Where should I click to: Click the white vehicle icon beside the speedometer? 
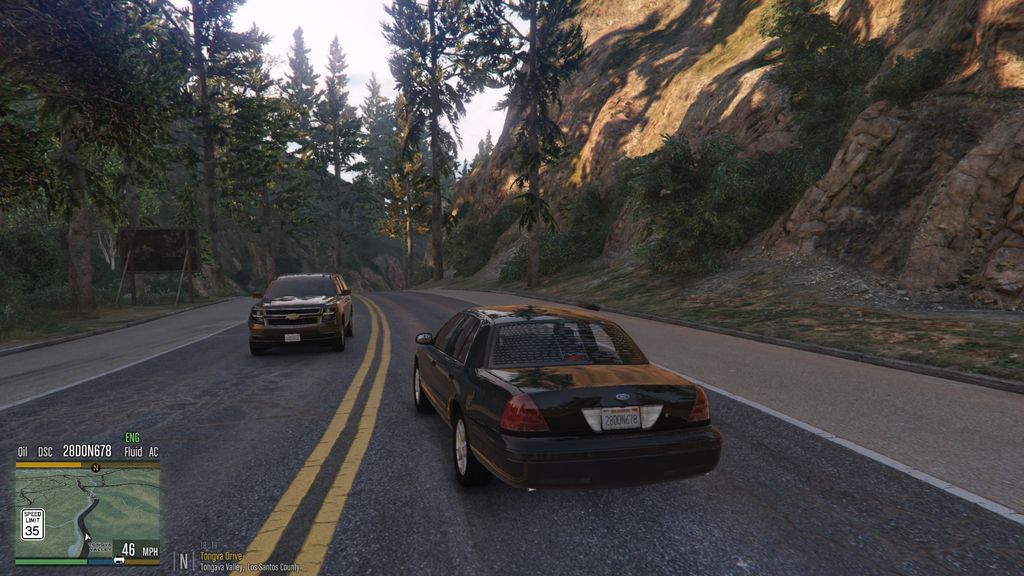click(x=119, y=560)
